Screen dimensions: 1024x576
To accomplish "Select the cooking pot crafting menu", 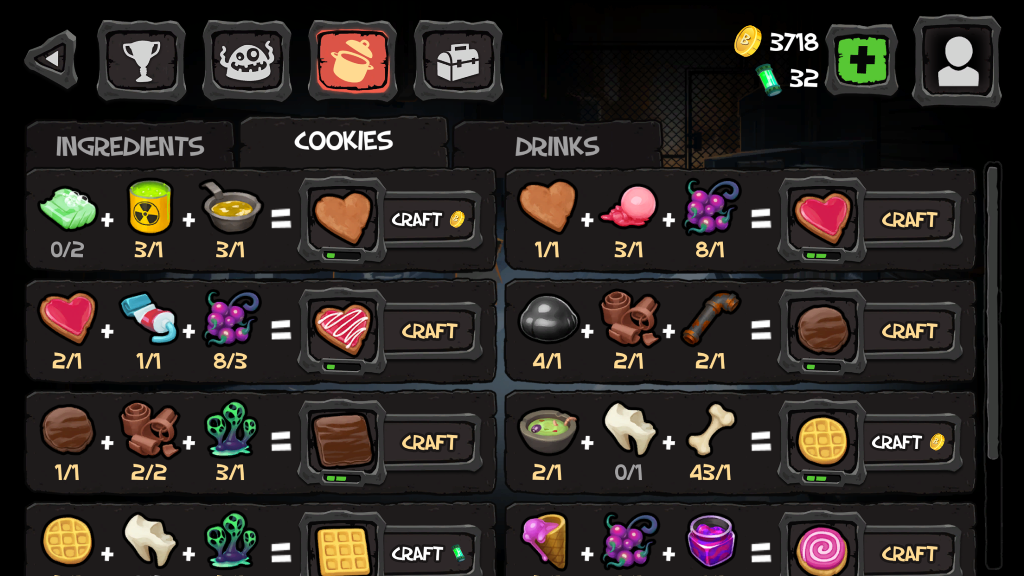I will 352,60.
